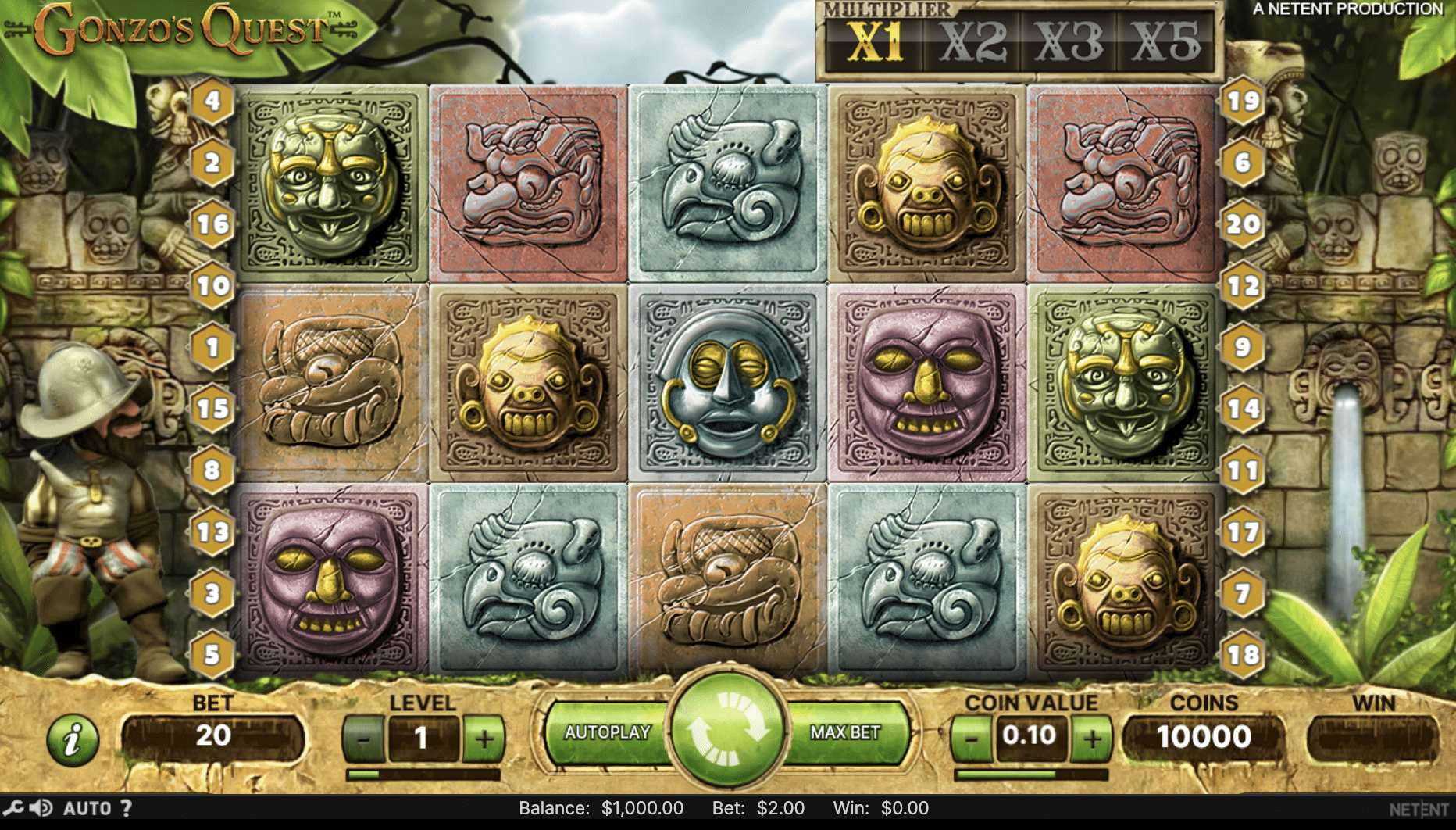Show payline 5 marker
Image resolution: width=1456 pixels, height=830 pixels.
[212, 654]
